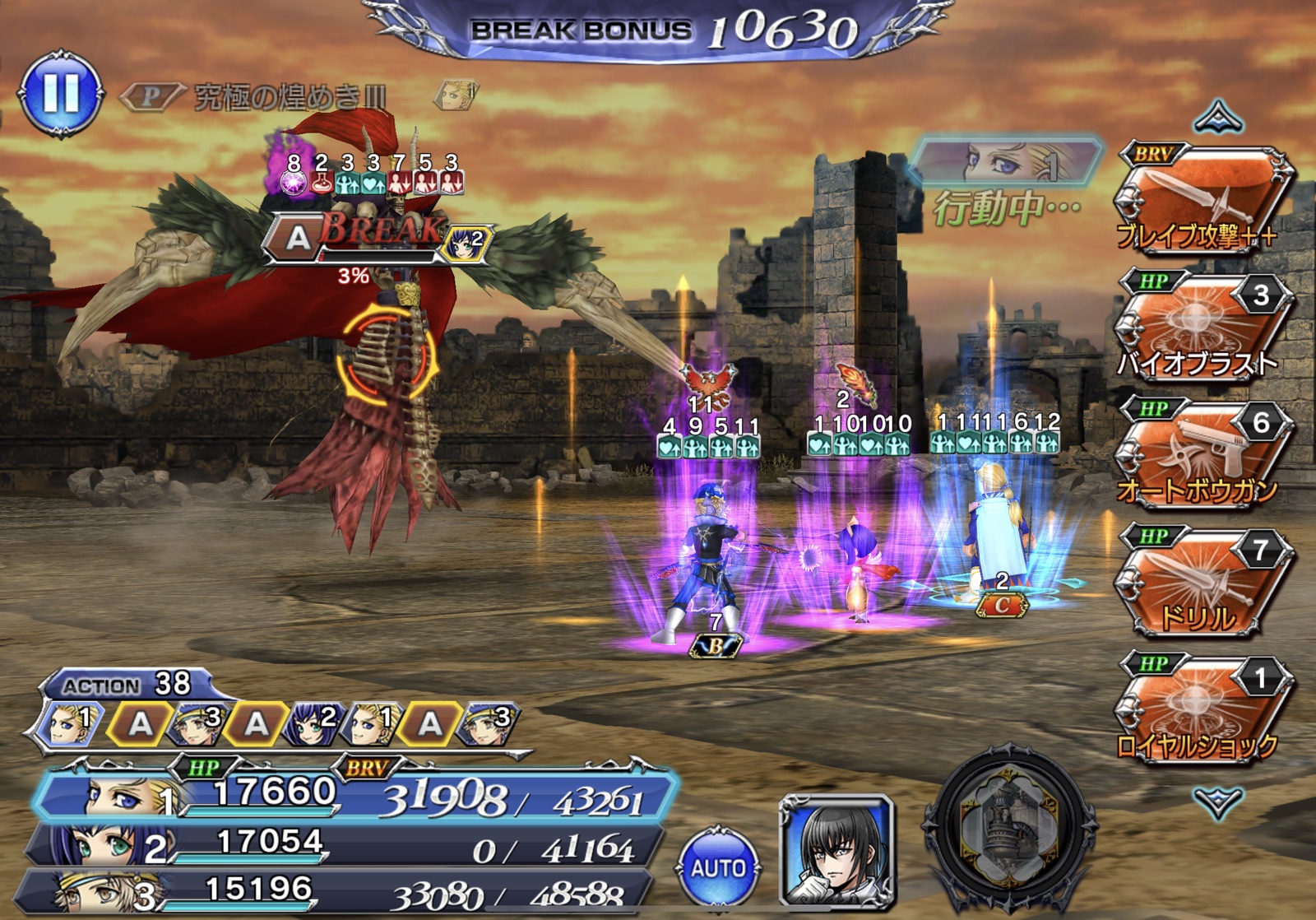The image size is (1316, 920).
Task: Call the dark-haired assist character portrait
Action: 837,852
